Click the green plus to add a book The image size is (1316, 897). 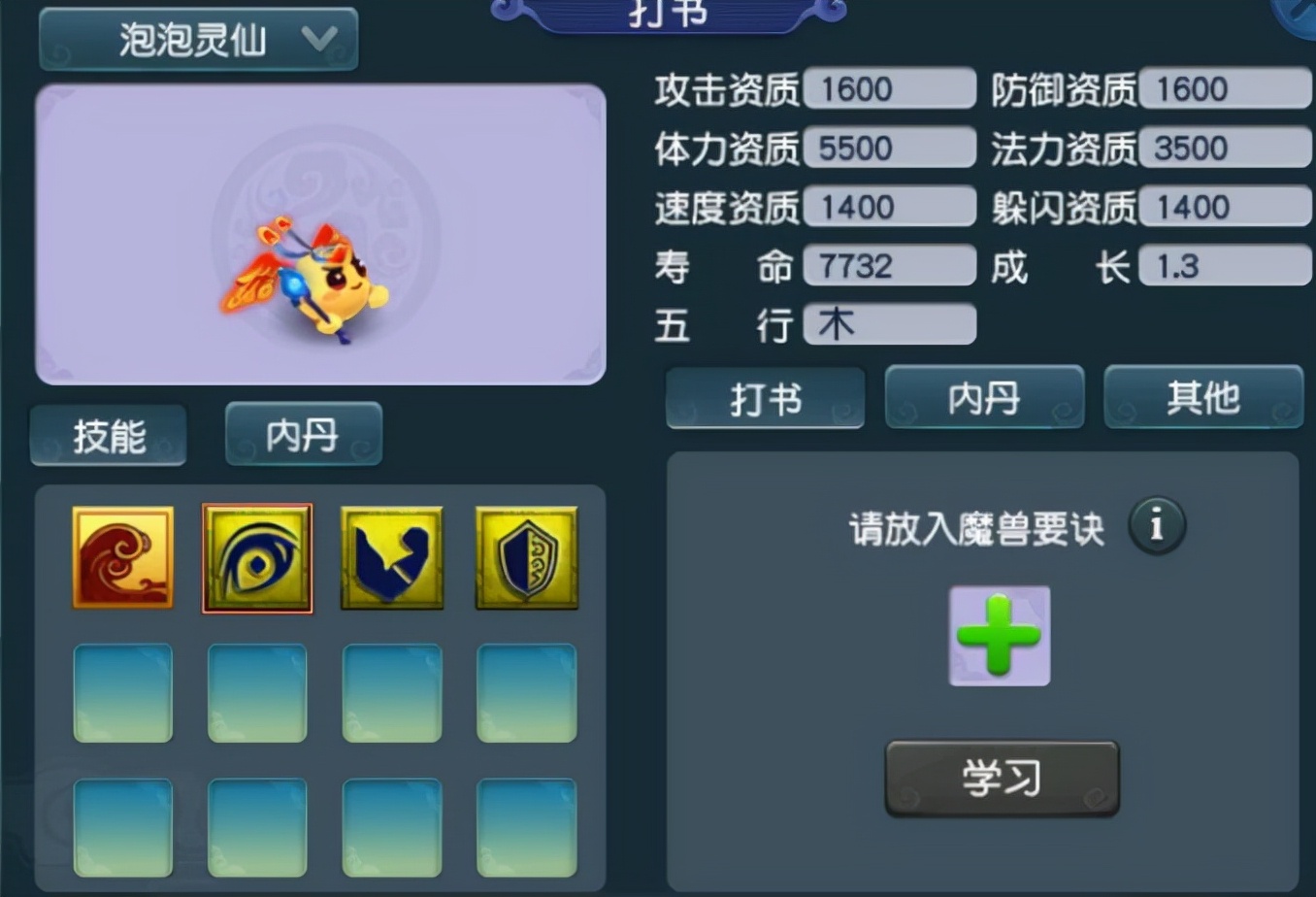999,636
